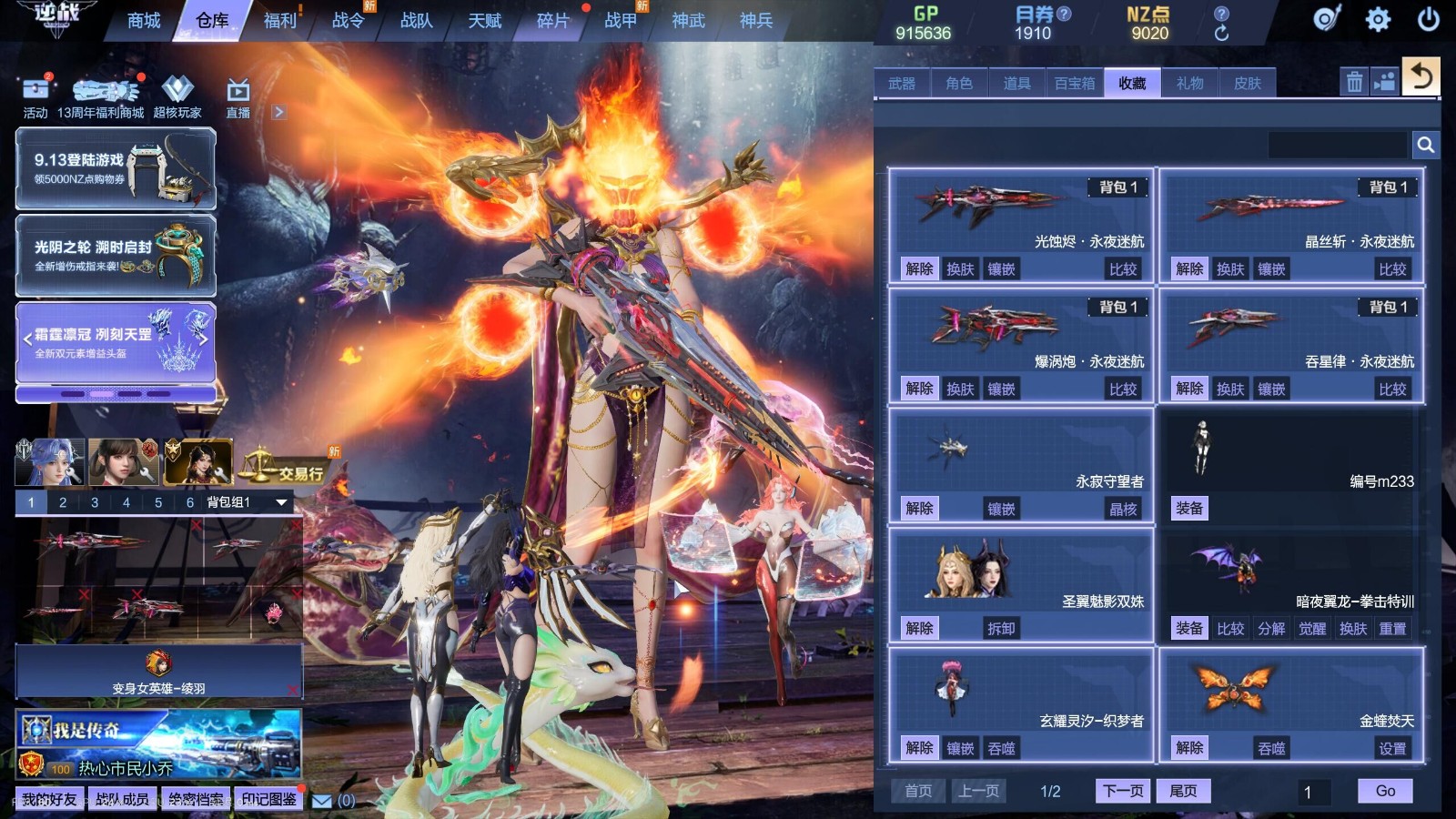Go to 下一页 next page
The height and width of the screenshot is (819, 1456).
pos(1123,791)
